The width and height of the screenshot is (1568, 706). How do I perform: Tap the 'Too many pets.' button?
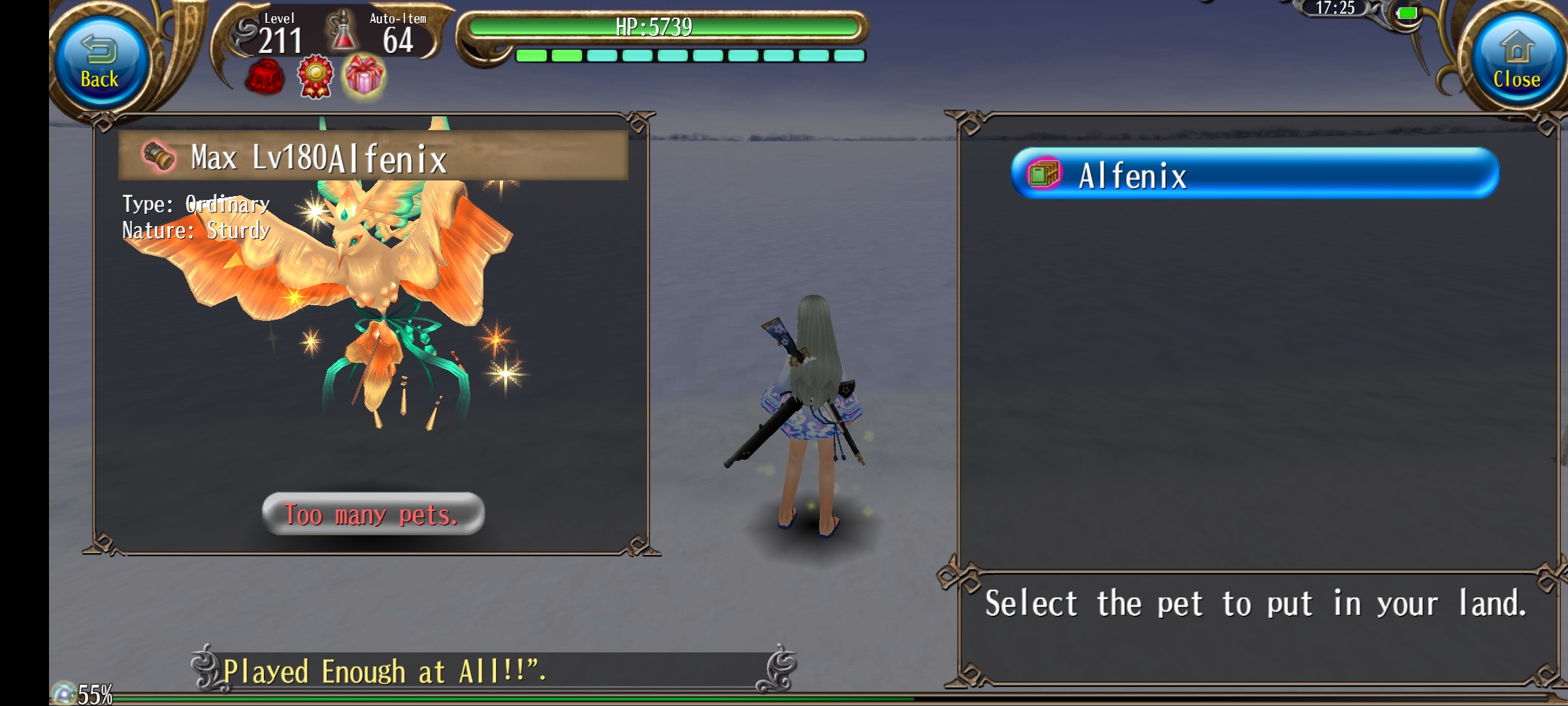coord(372,514)
